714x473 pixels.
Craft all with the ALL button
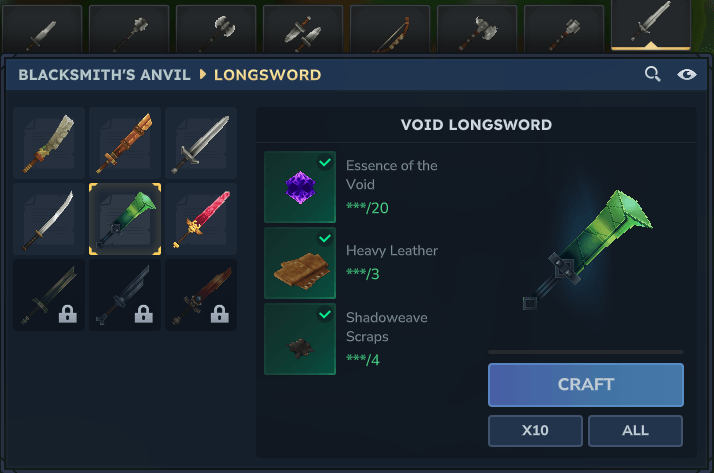tap(635, 431)
